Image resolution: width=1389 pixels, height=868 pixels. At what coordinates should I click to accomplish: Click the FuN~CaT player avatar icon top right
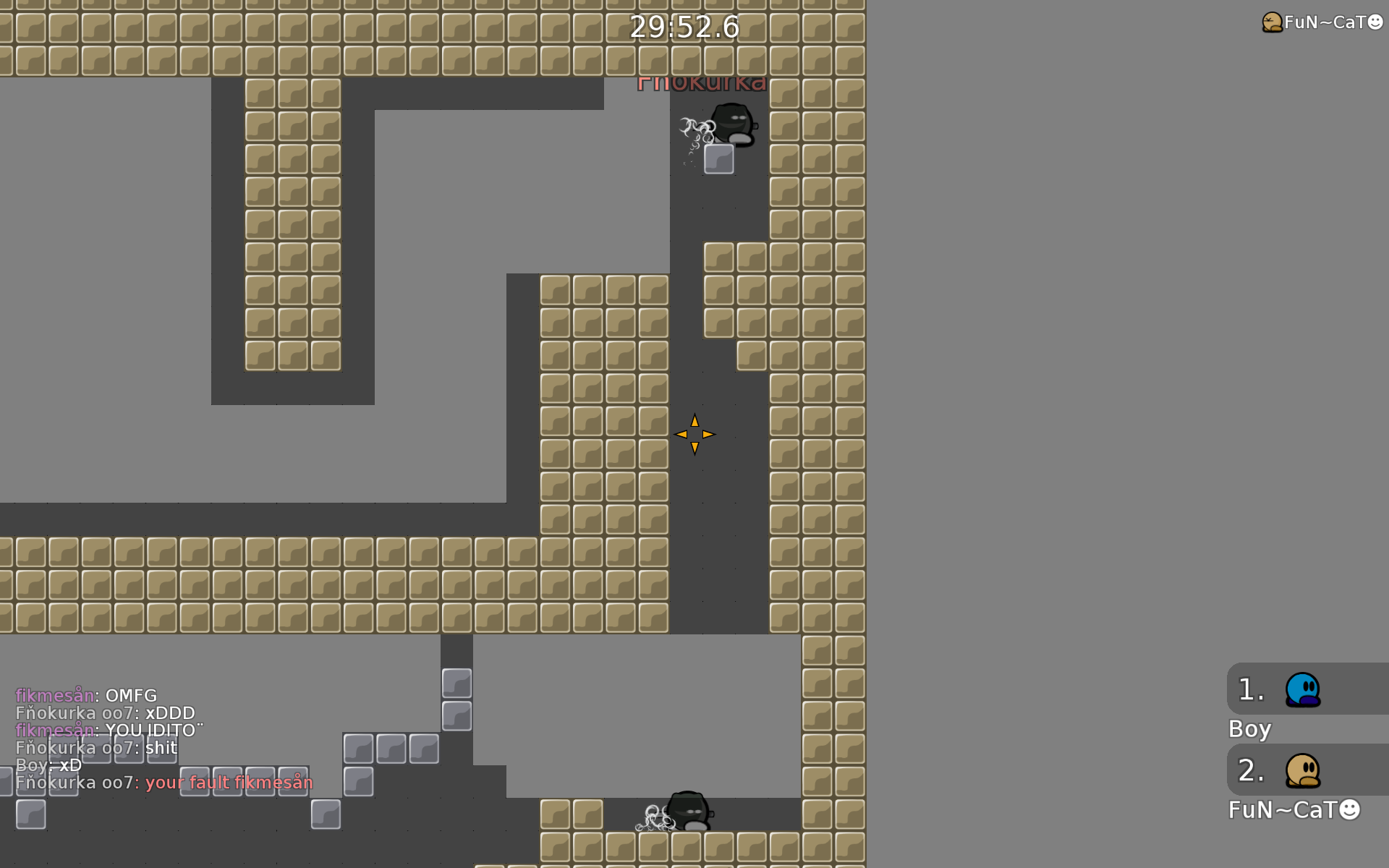click(x=1271, y=22)
